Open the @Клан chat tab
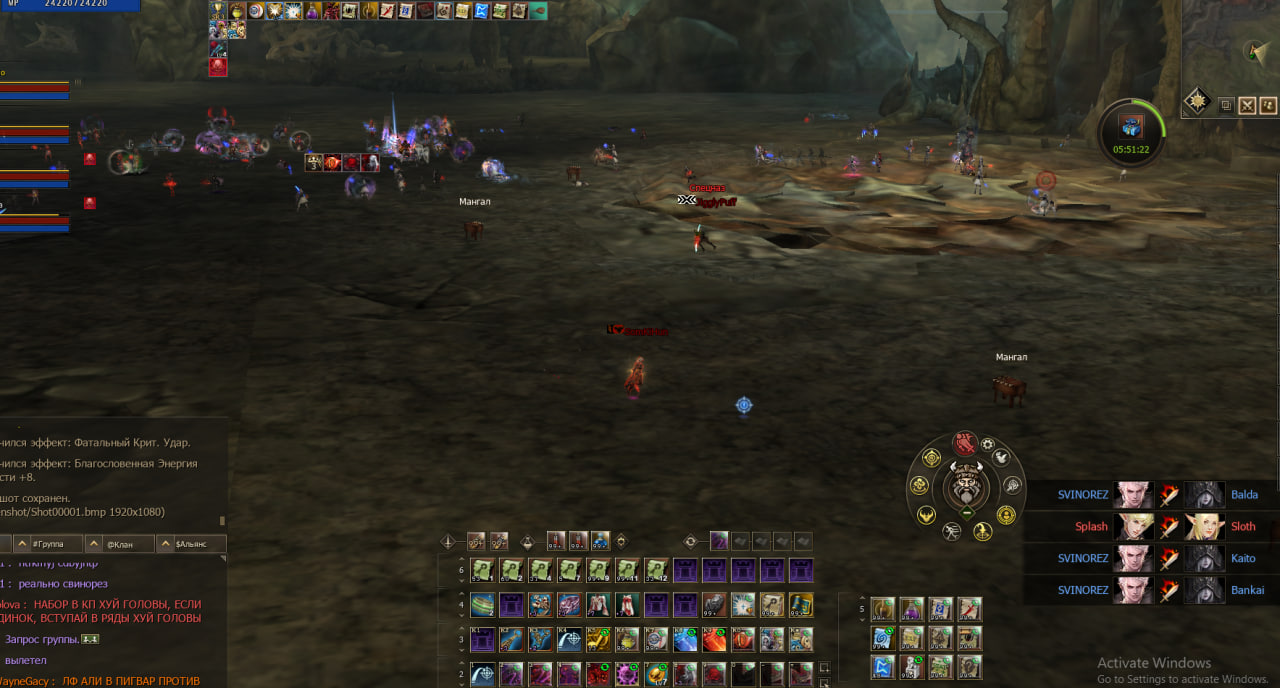This screenshot has height=688, width=1280. [119, 544]
